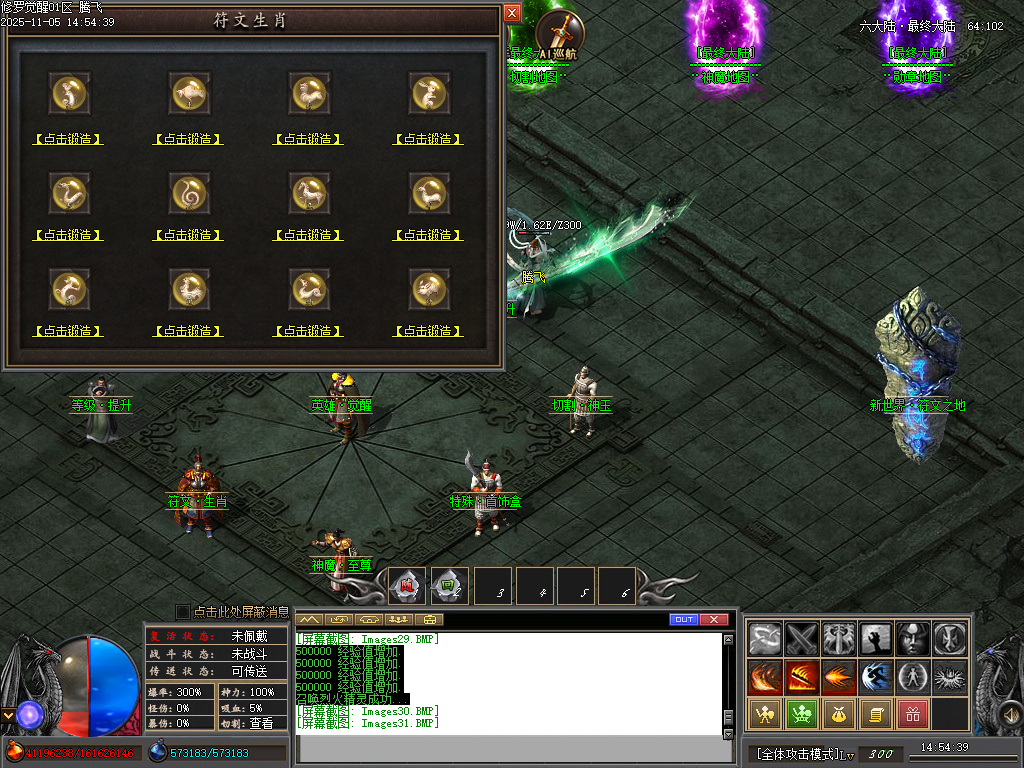Screen dimensions: 1024x768
Task: Choose the rabbit zodiac rune icon
Action: [x=430, y=93]
